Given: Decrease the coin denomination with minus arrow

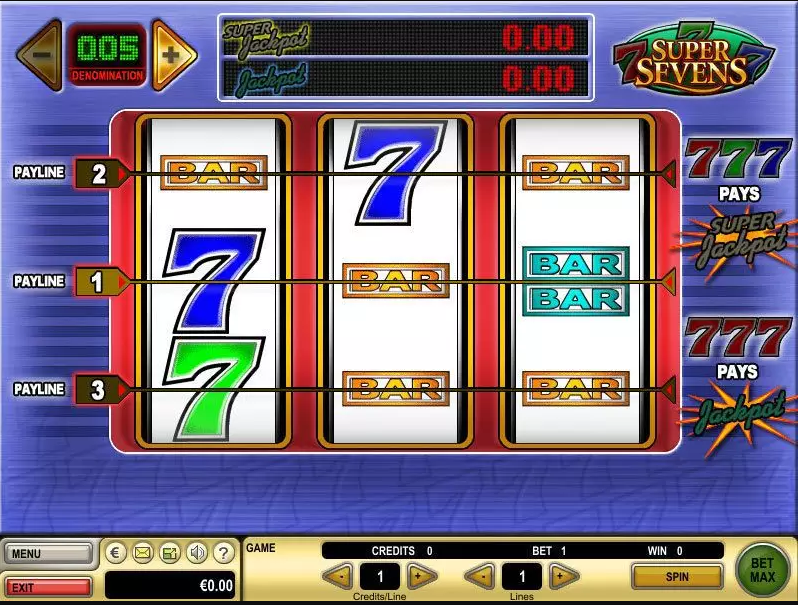Looking at the screenshot, I should click(x=40, y=54).
